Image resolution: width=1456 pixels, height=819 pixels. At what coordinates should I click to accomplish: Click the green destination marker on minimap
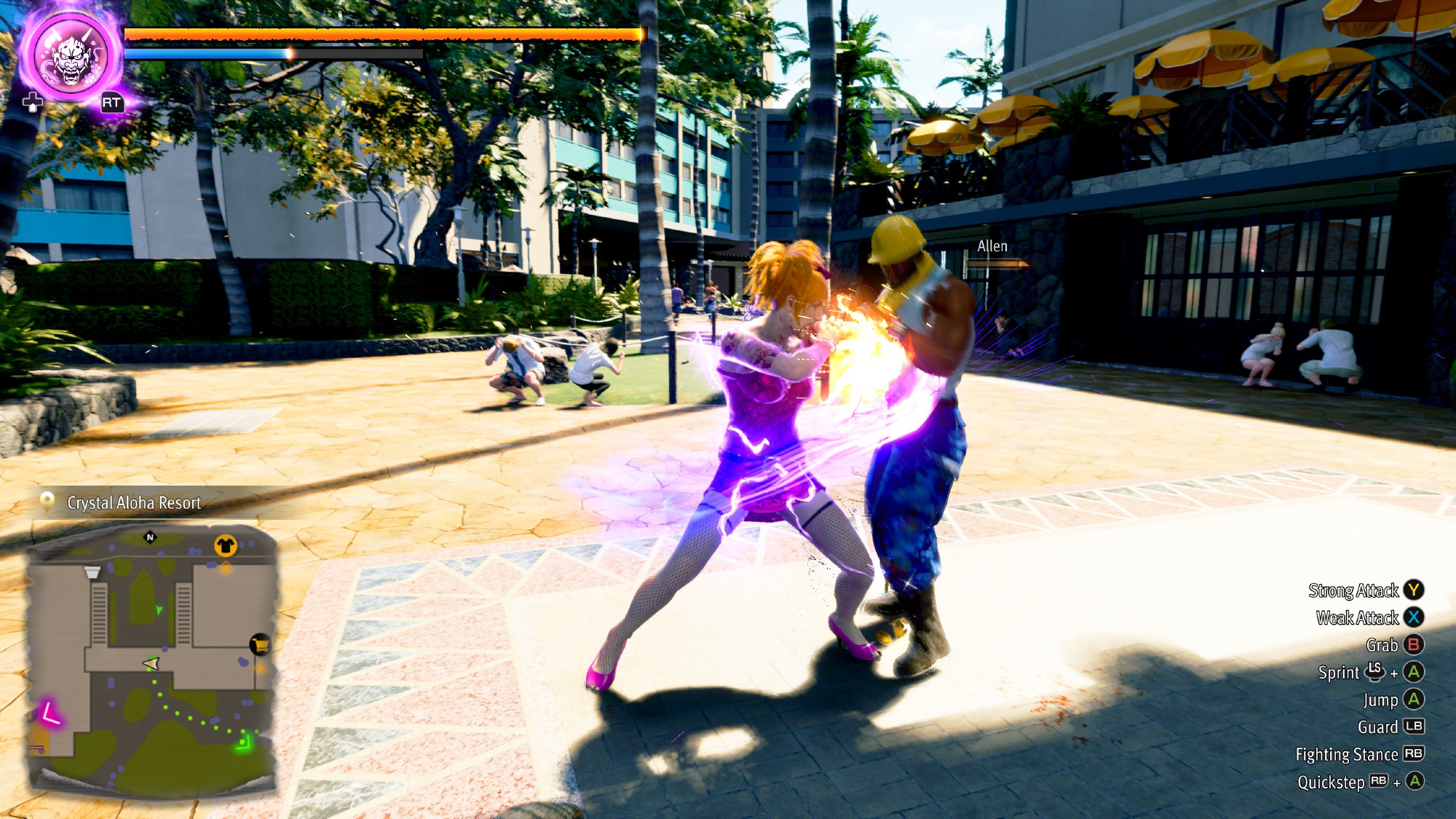pyautogui.click(x=243, y=743)
